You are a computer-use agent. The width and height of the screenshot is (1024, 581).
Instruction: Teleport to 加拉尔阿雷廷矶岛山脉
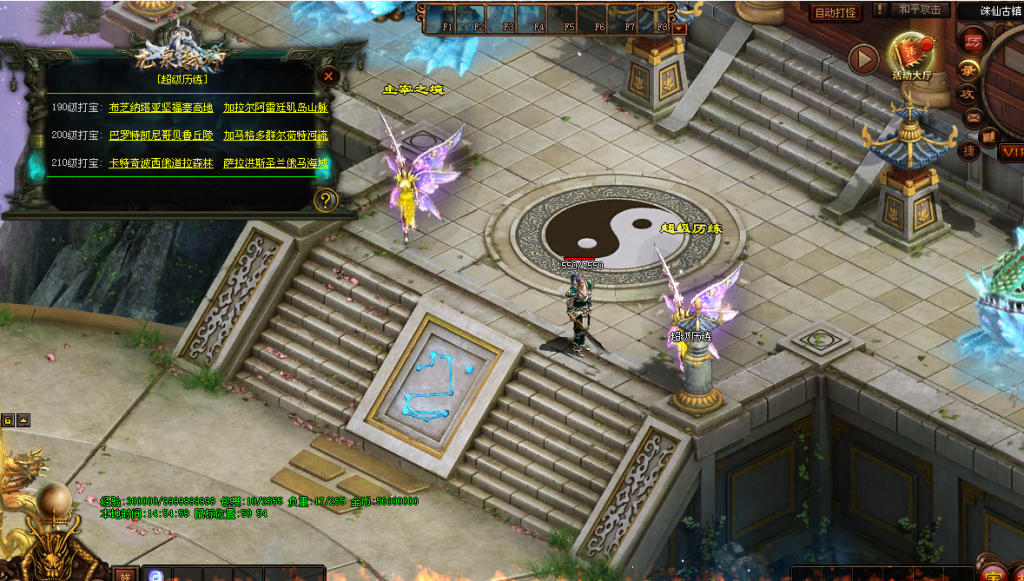pyautogui.click(x=275, y=106)
